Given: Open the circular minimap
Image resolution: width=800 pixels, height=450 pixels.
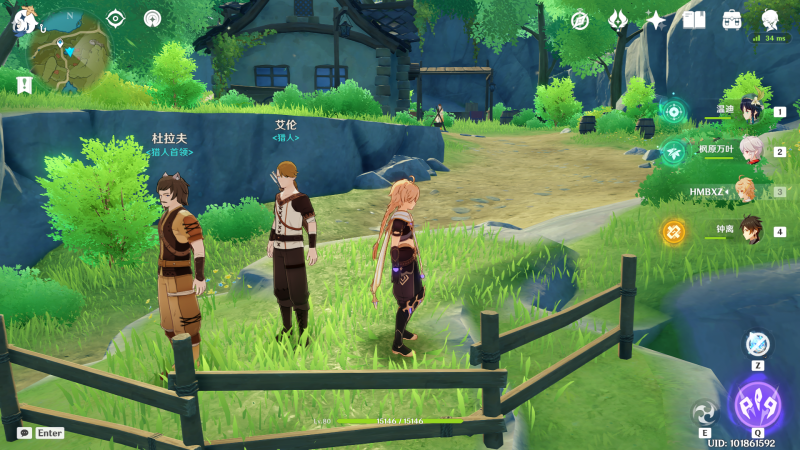Looking at the screenshot, I should (69, 50).
